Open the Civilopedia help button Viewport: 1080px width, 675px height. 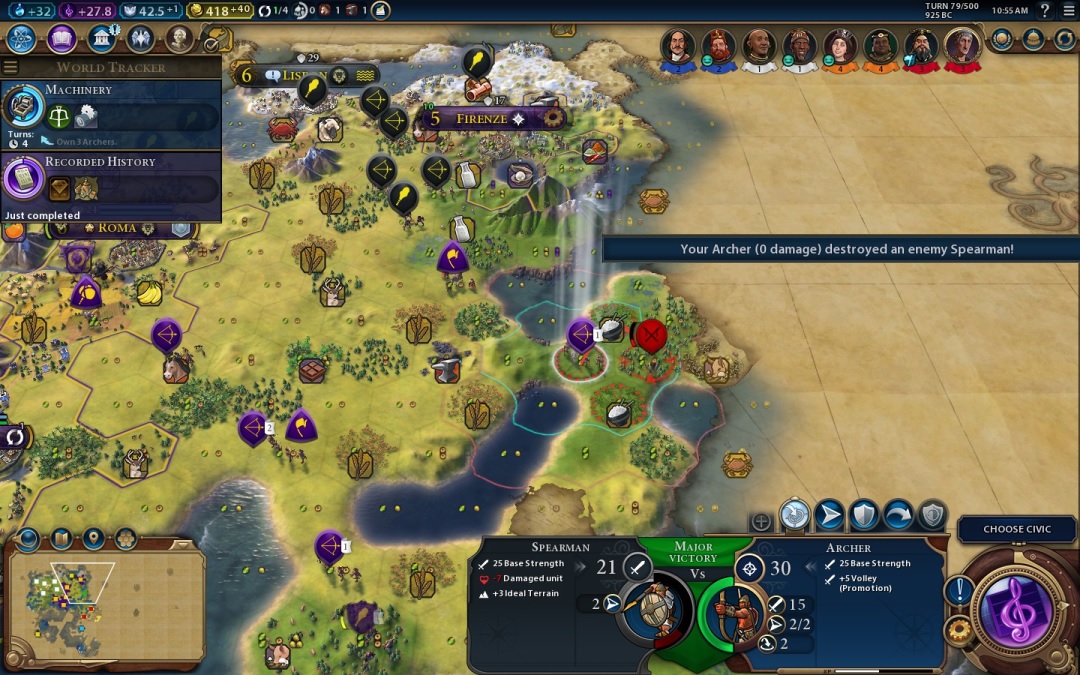point(1045,11)
